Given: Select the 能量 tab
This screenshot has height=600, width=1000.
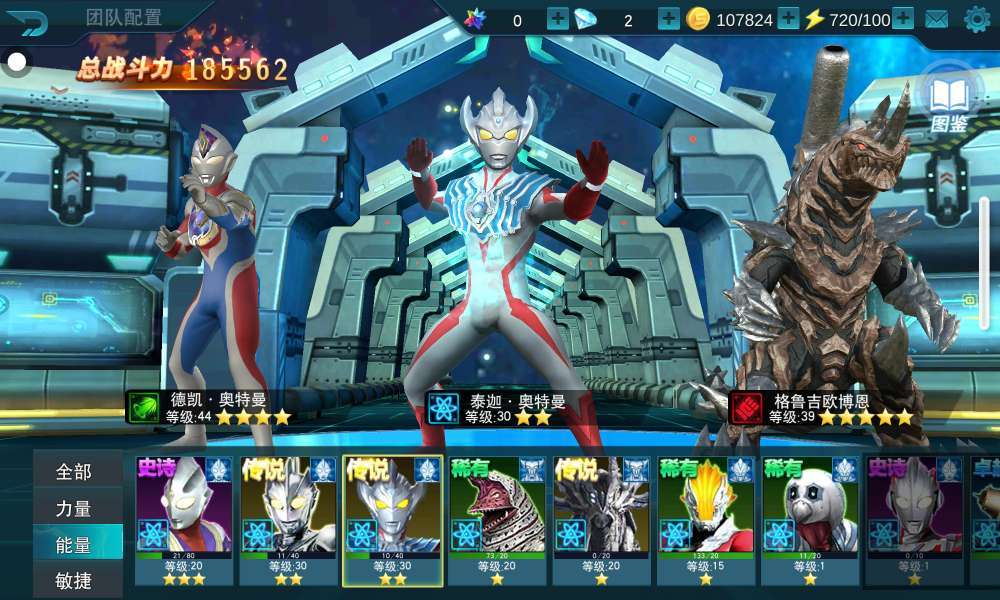Looking at the screenshot, I should 75,545.
